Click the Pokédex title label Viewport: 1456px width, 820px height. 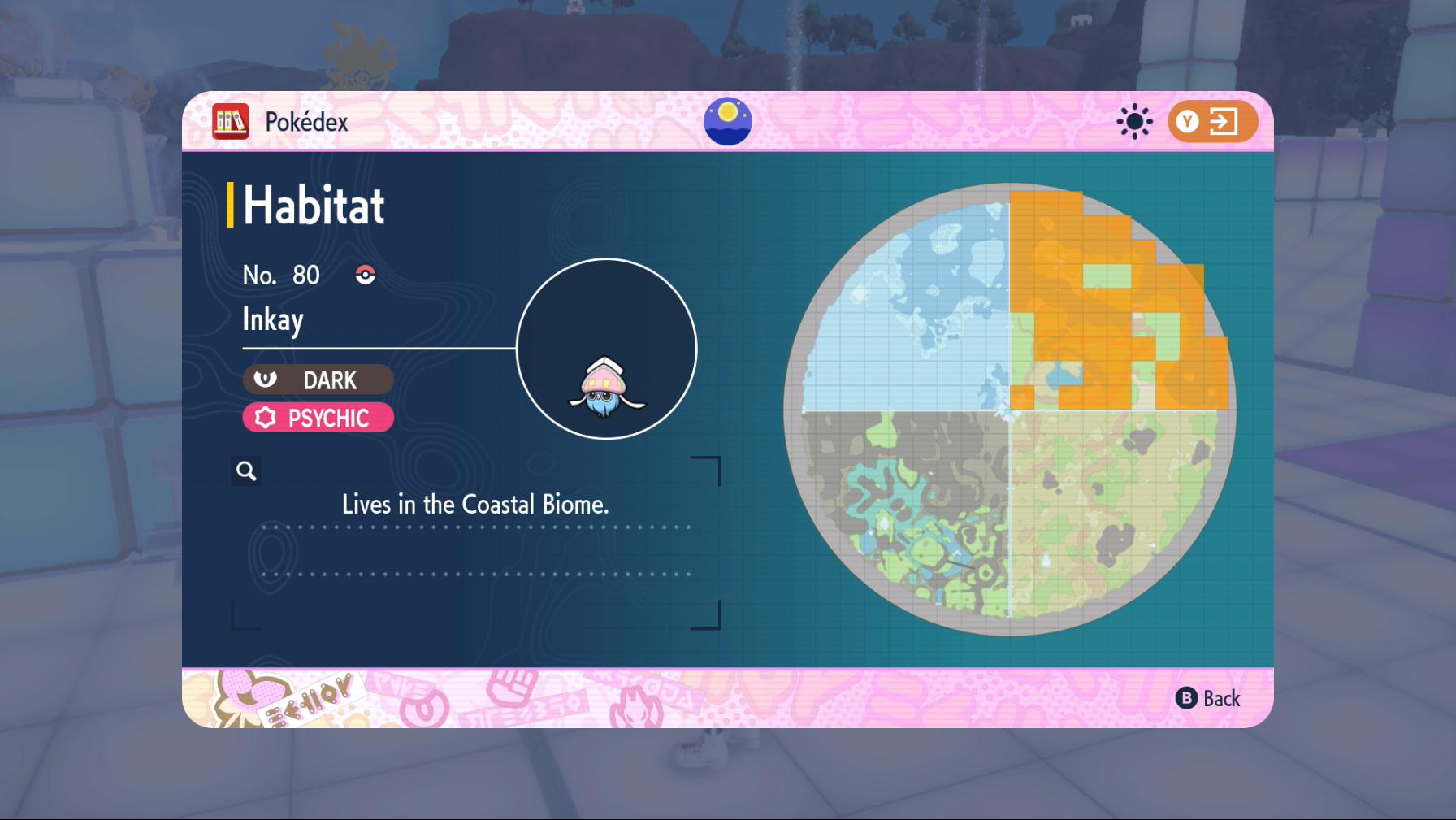point(306,121)
